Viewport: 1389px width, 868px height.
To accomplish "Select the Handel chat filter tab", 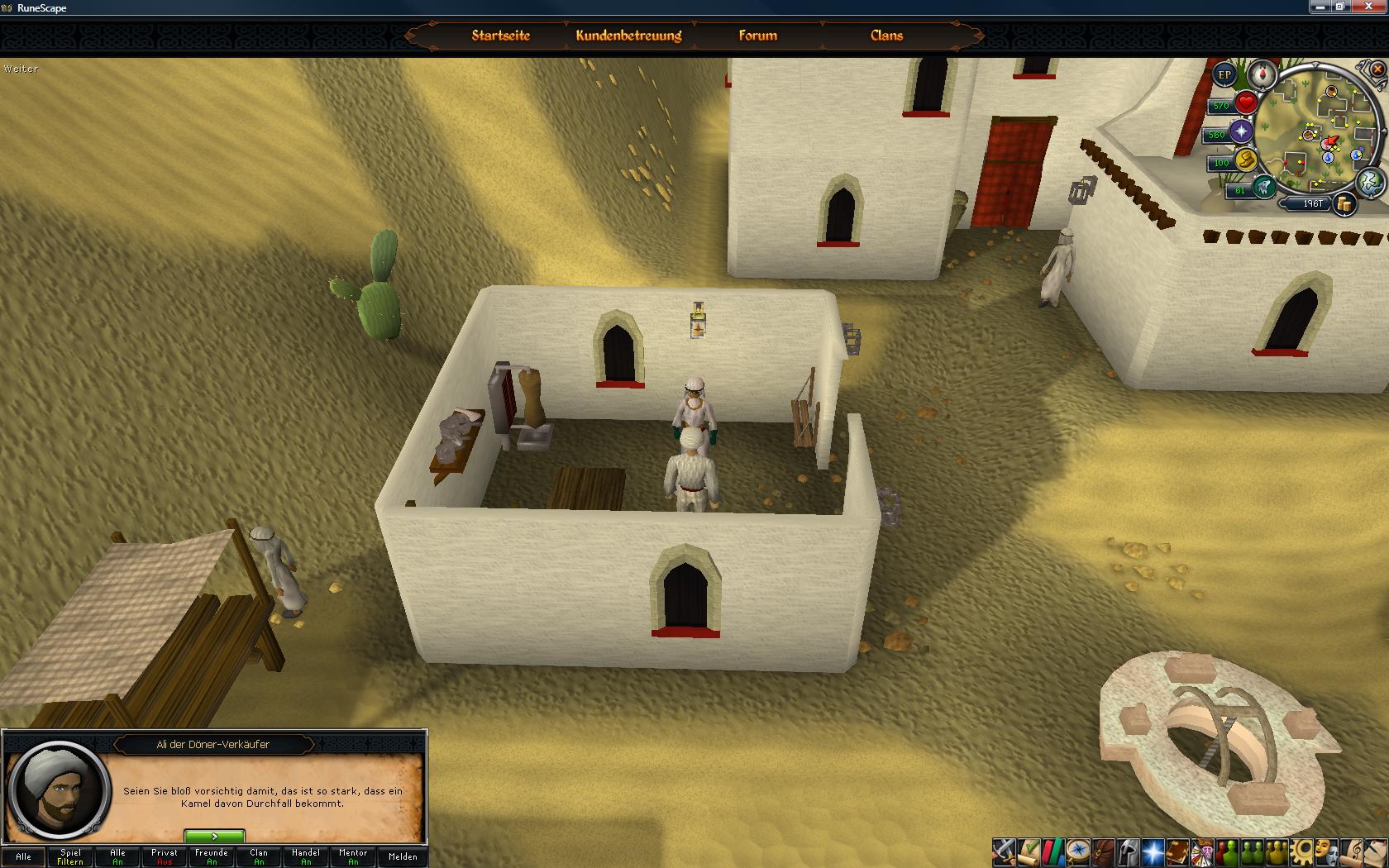I will coord(306,856).
